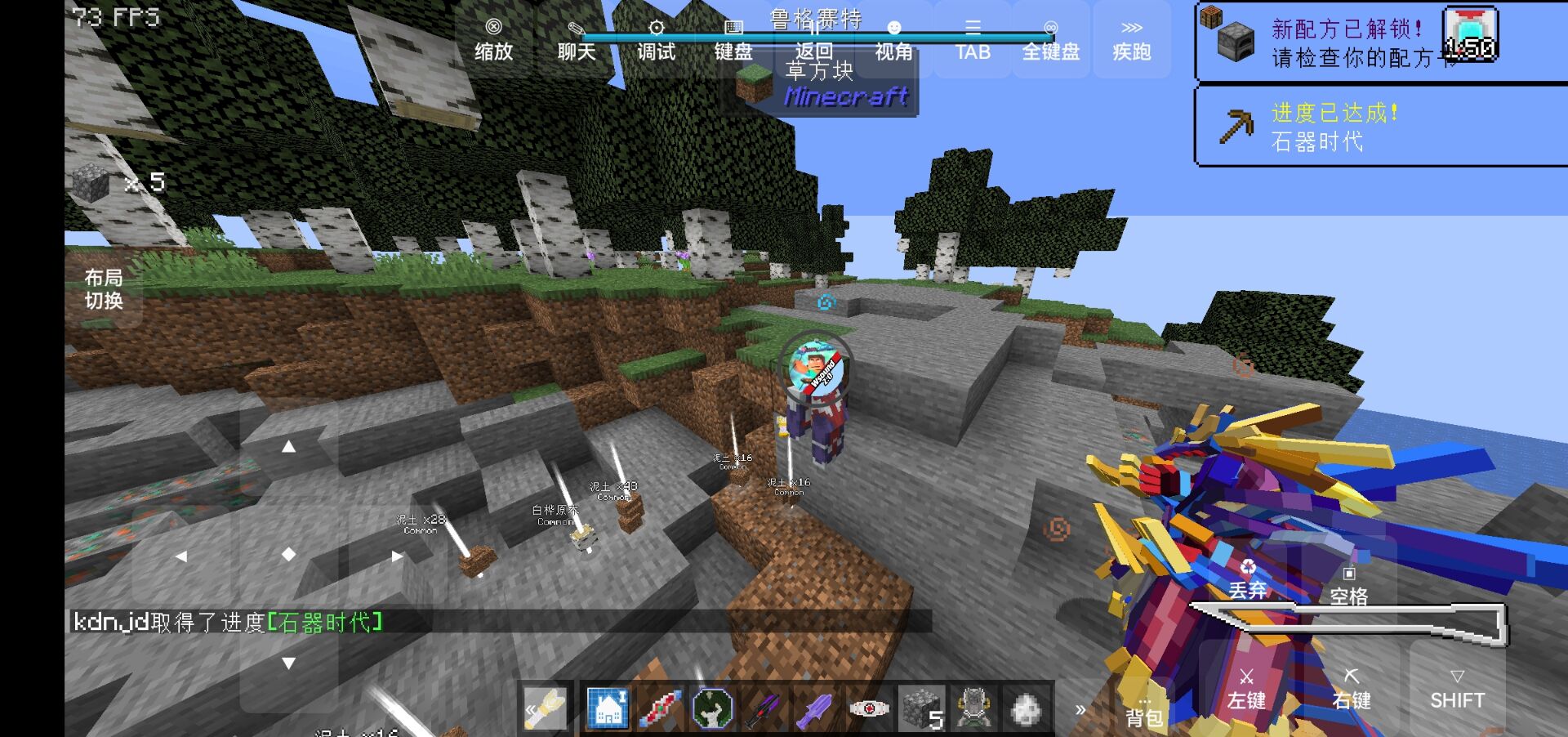Image resolution: width=1568 pixels, height=737 pixels.
Task: Tap the down arrow movement pad
Action: coord(288,663)
